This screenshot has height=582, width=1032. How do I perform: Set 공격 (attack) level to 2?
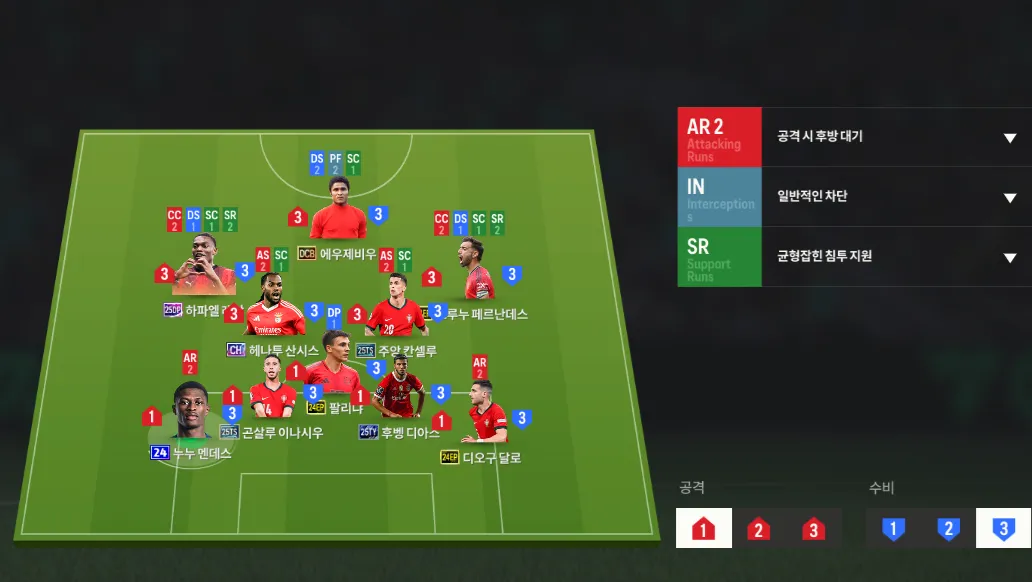758,529
